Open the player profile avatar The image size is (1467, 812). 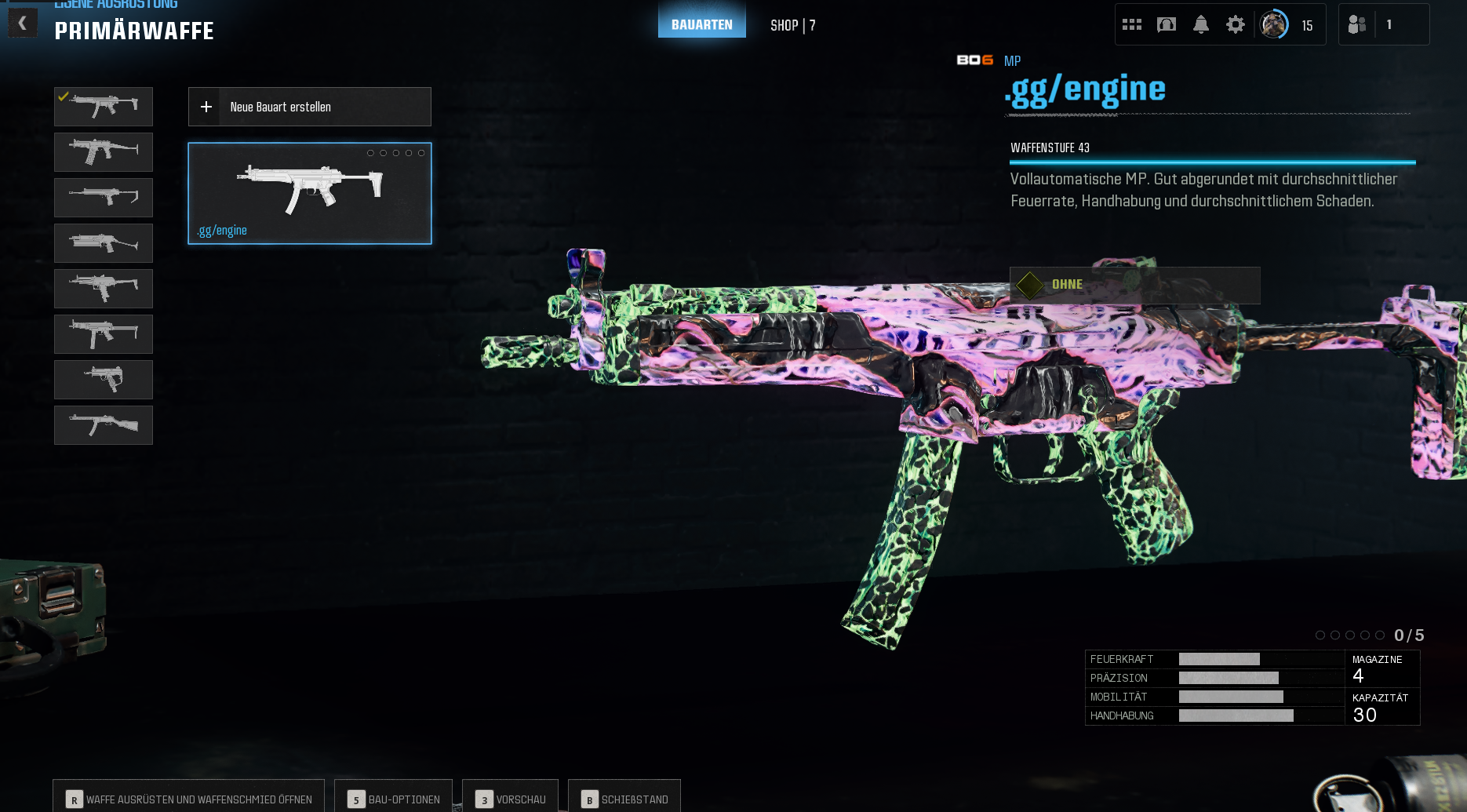(1273, 25)
